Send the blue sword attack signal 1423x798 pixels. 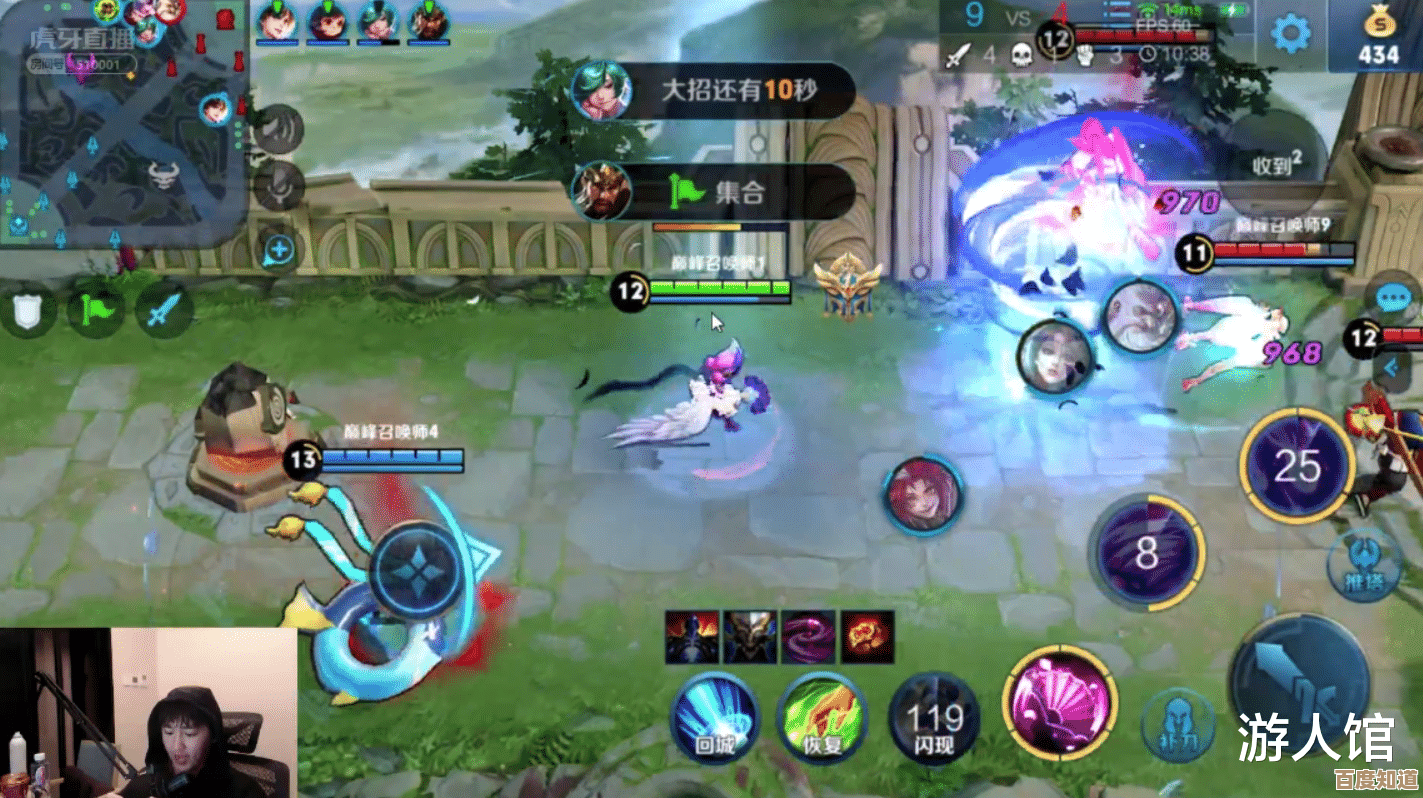point(162,311)
